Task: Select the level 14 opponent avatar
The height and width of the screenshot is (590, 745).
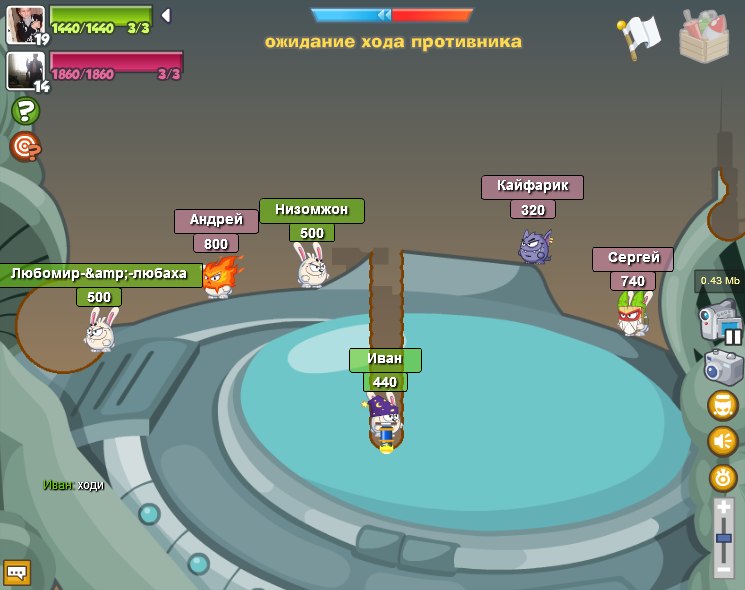Action: (24, 70)
